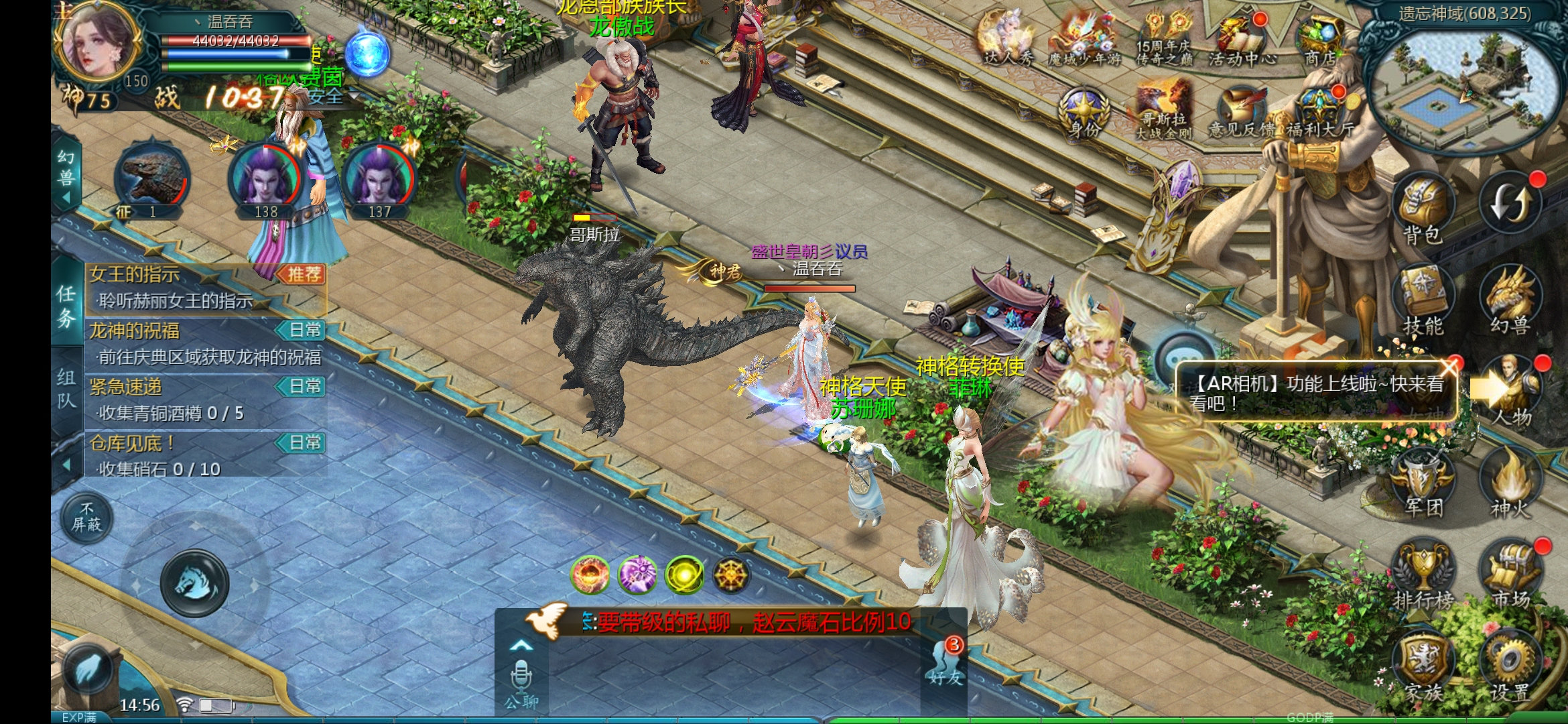Toggle the 不屏蔽 display filter button

point(87,518)
